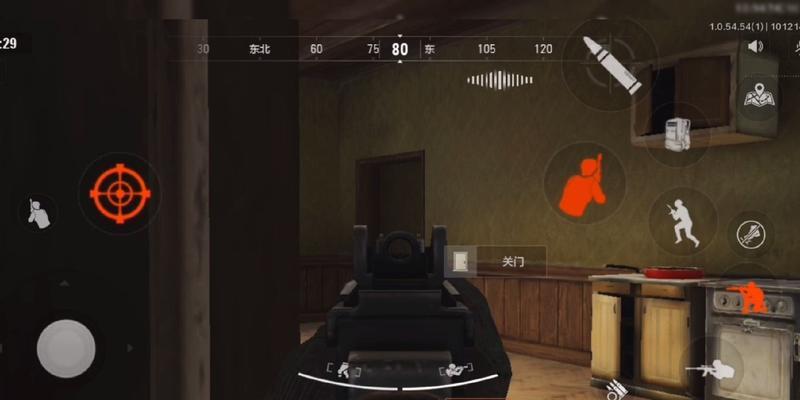Toggle the speaker sound icon

point(755,46)
